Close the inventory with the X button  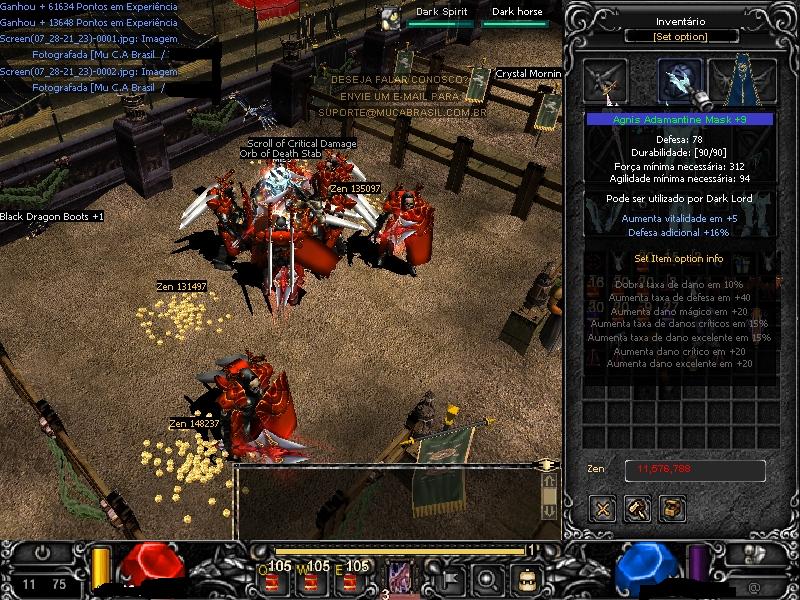coord(602,508)
